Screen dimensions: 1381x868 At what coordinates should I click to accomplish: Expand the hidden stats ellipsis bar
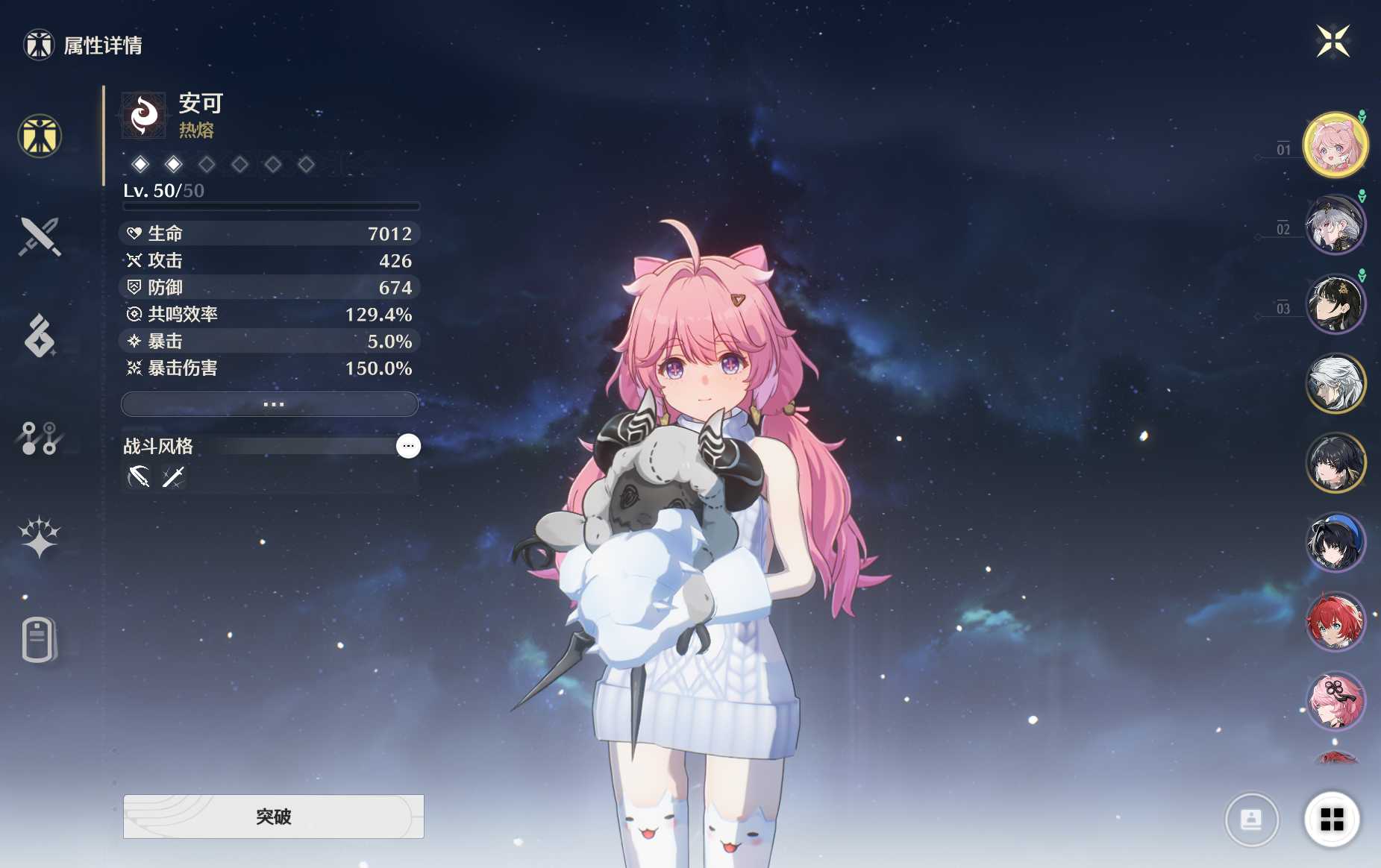pyautogui.click(x=271, y=403)
